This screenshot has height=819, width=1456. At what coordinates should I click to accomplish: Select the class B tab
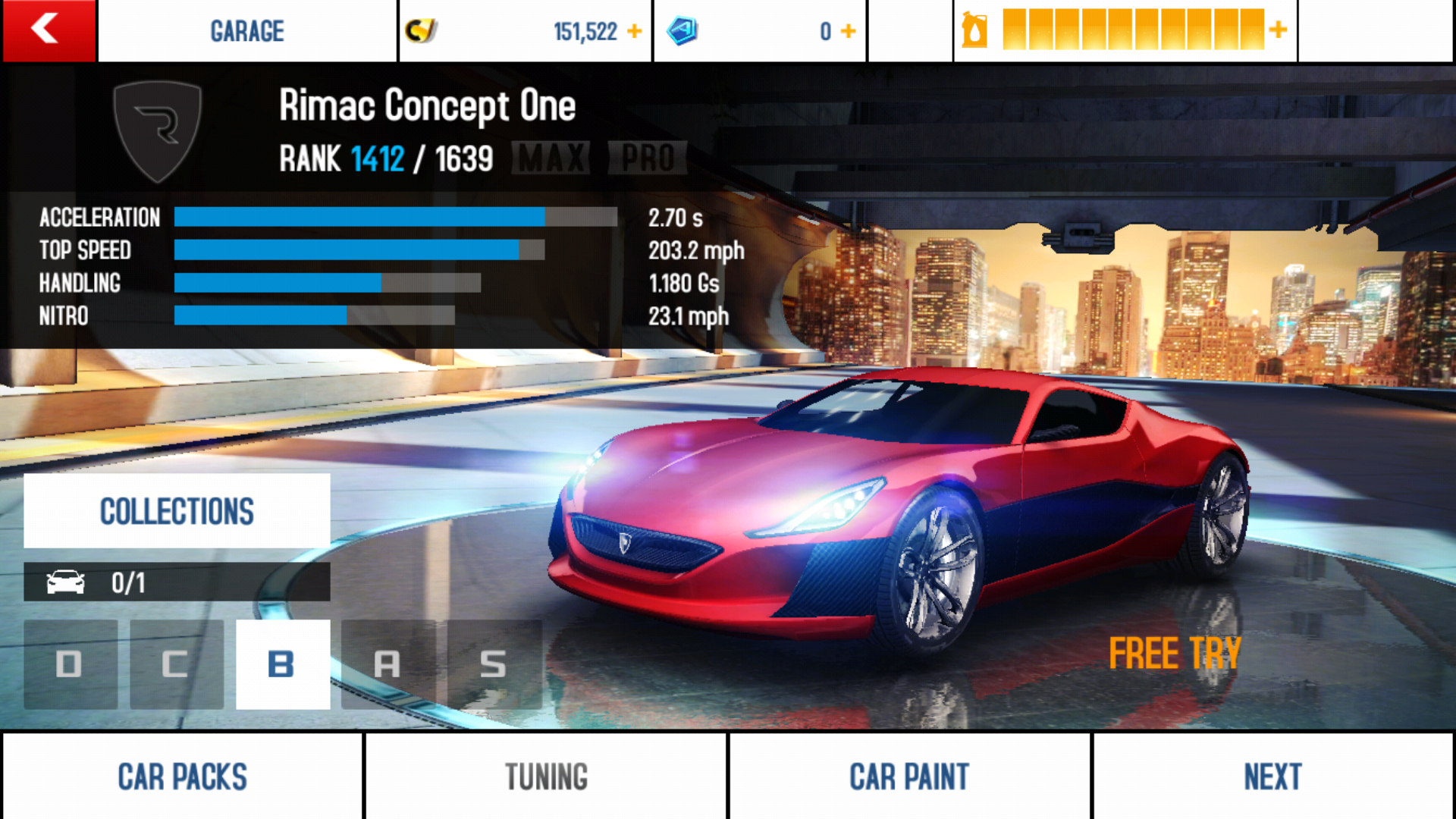[282, 664]
